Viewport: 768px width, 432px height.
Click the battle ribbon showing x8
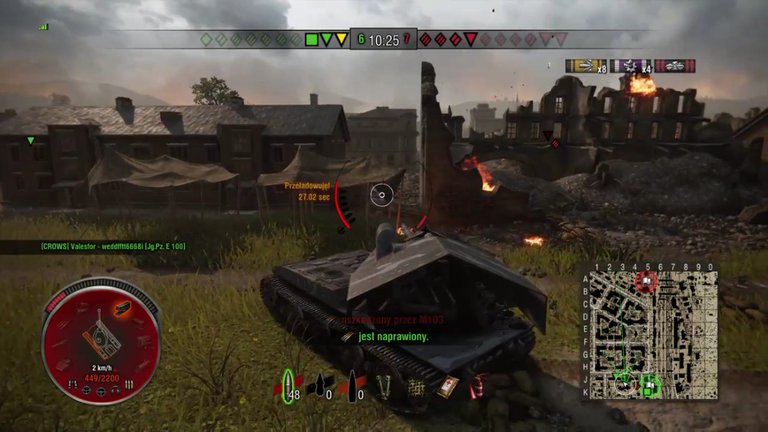click(587, 66)
